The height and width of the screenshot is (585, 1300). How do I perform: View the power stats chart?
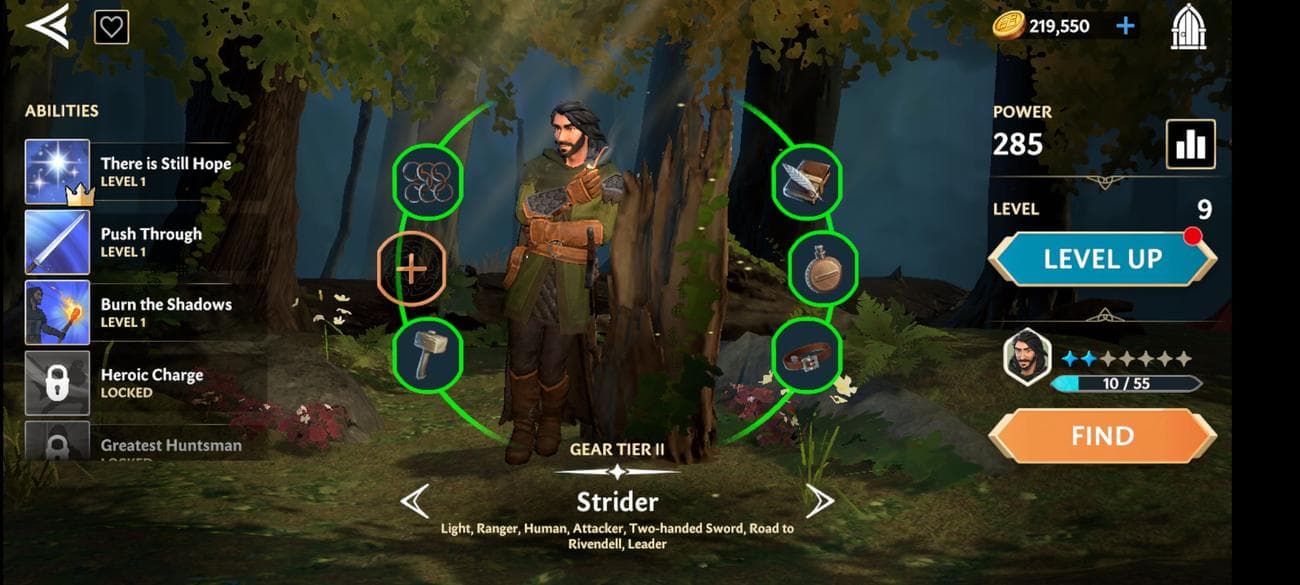(x=1190, y=144)
